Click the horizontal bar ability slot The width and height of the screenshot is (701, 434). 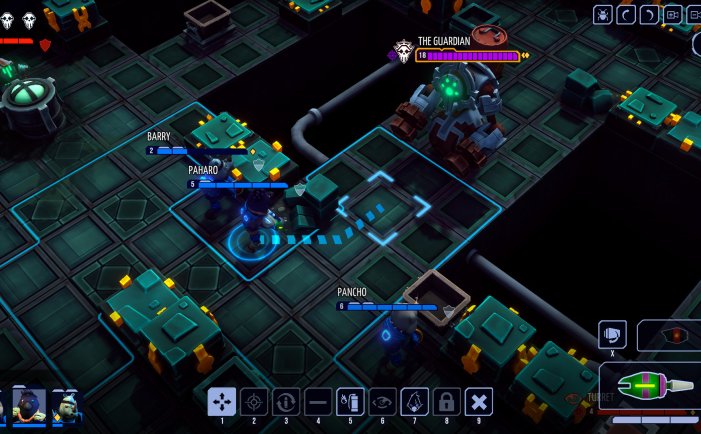pos(318,402)
